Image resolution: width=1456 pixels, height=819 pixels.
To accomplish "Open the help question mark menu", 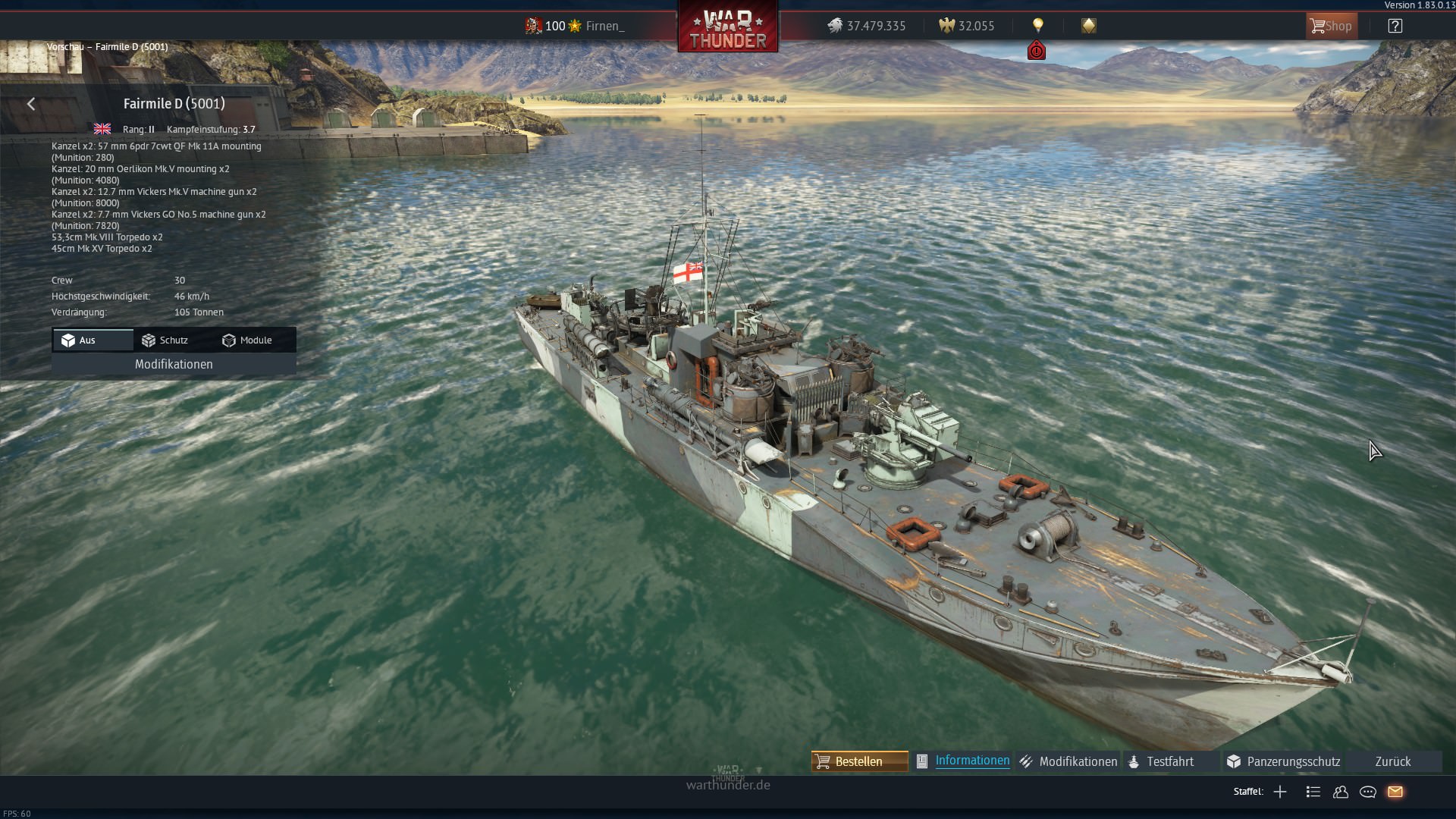I will [1395, 26].
